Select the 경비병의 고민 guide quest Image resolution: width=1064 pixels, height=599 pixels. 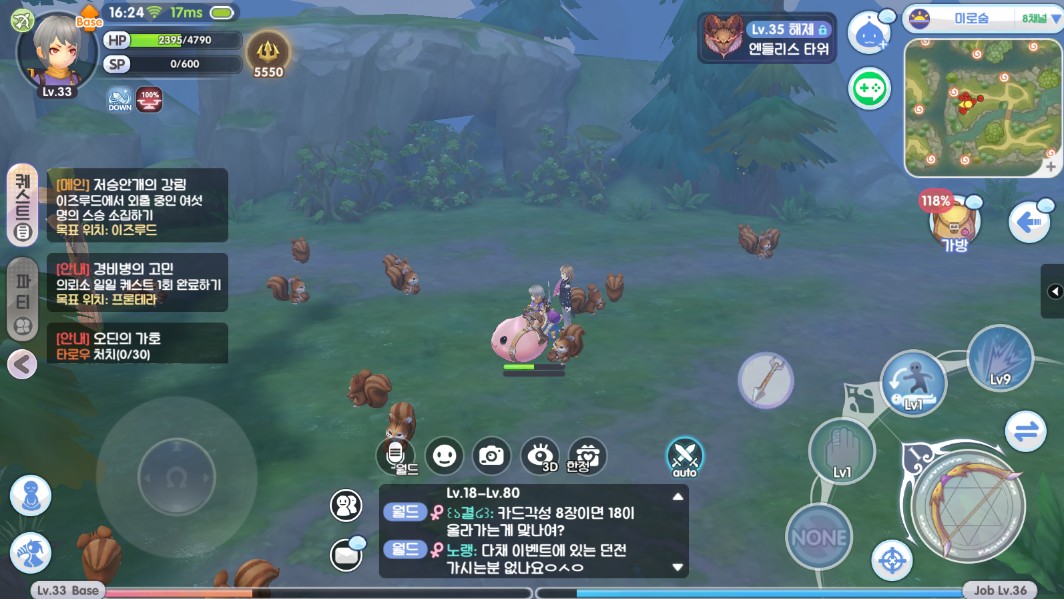coord(137,283)
